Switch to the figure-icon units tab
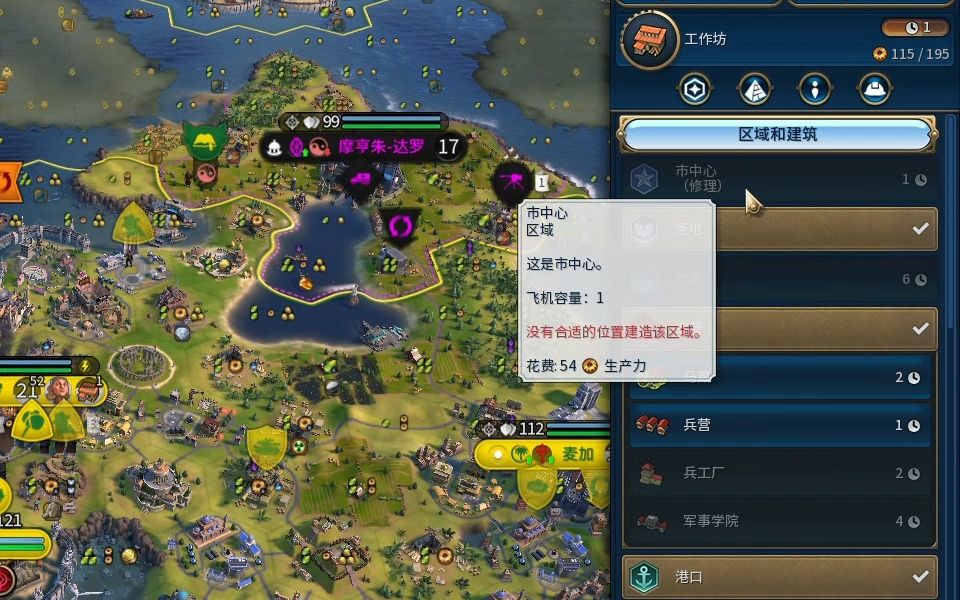This screenshot has width=960, height=600. [815, 89]
